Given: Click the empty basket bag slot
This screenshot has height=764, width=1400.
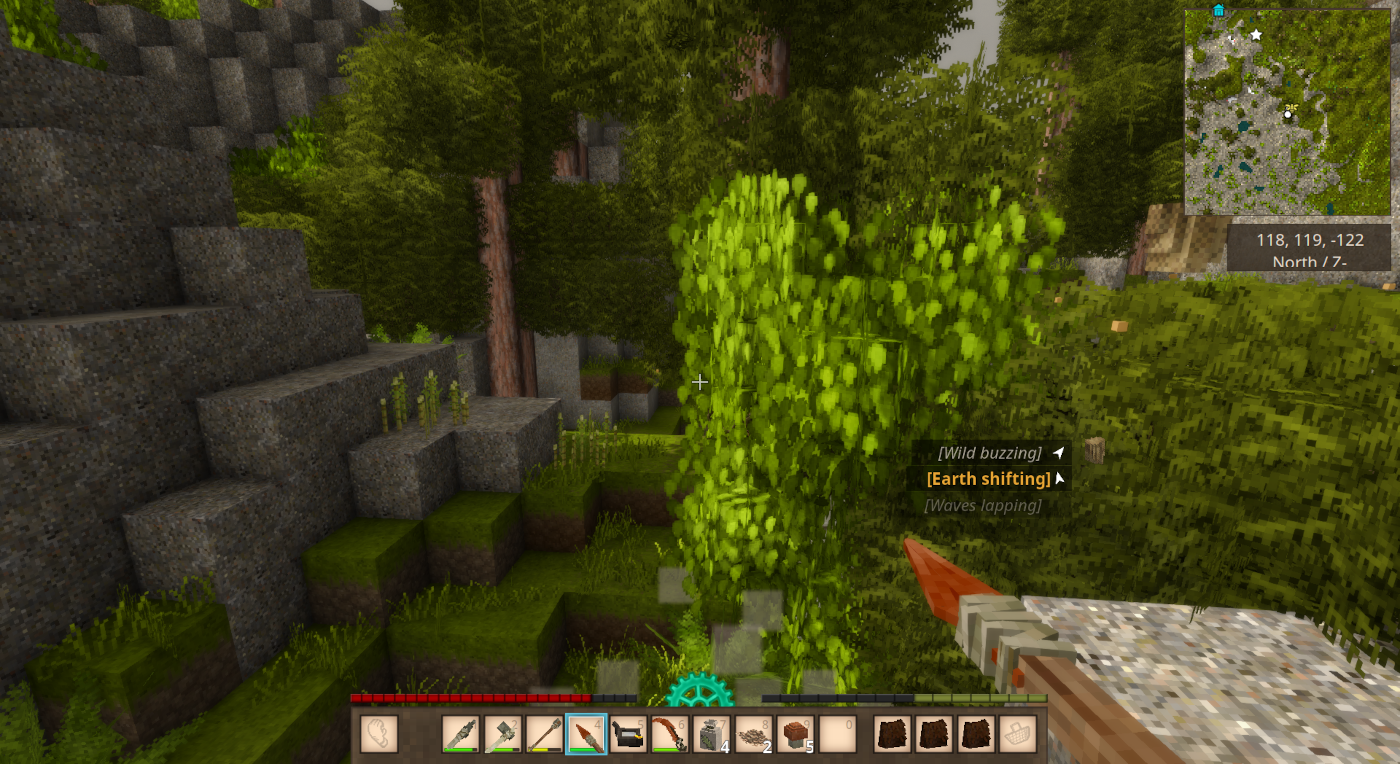Looking at the screenshot, I should coord(1017,734).
